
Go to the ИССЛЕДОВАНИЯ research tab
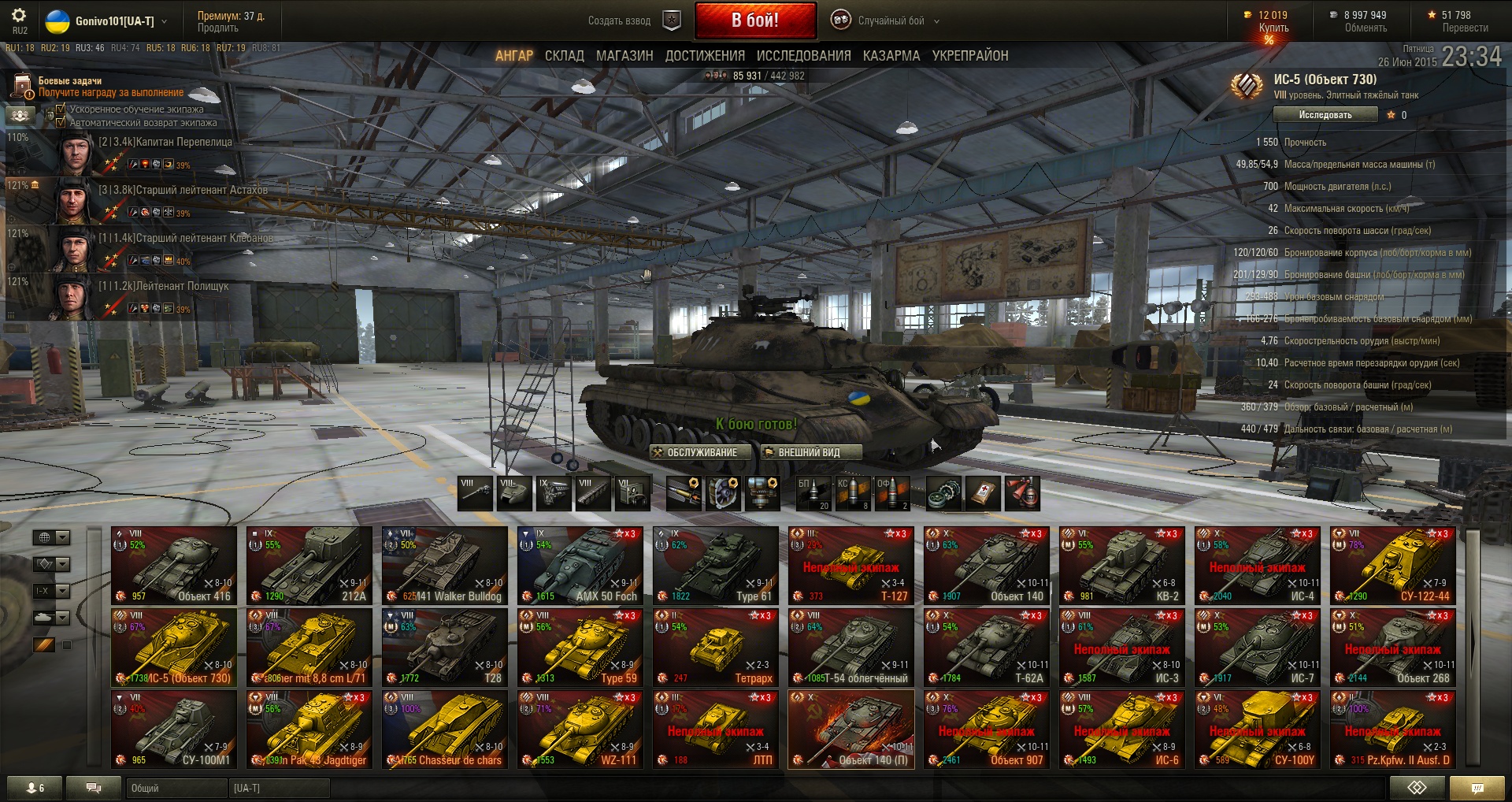tap(803, 56)
